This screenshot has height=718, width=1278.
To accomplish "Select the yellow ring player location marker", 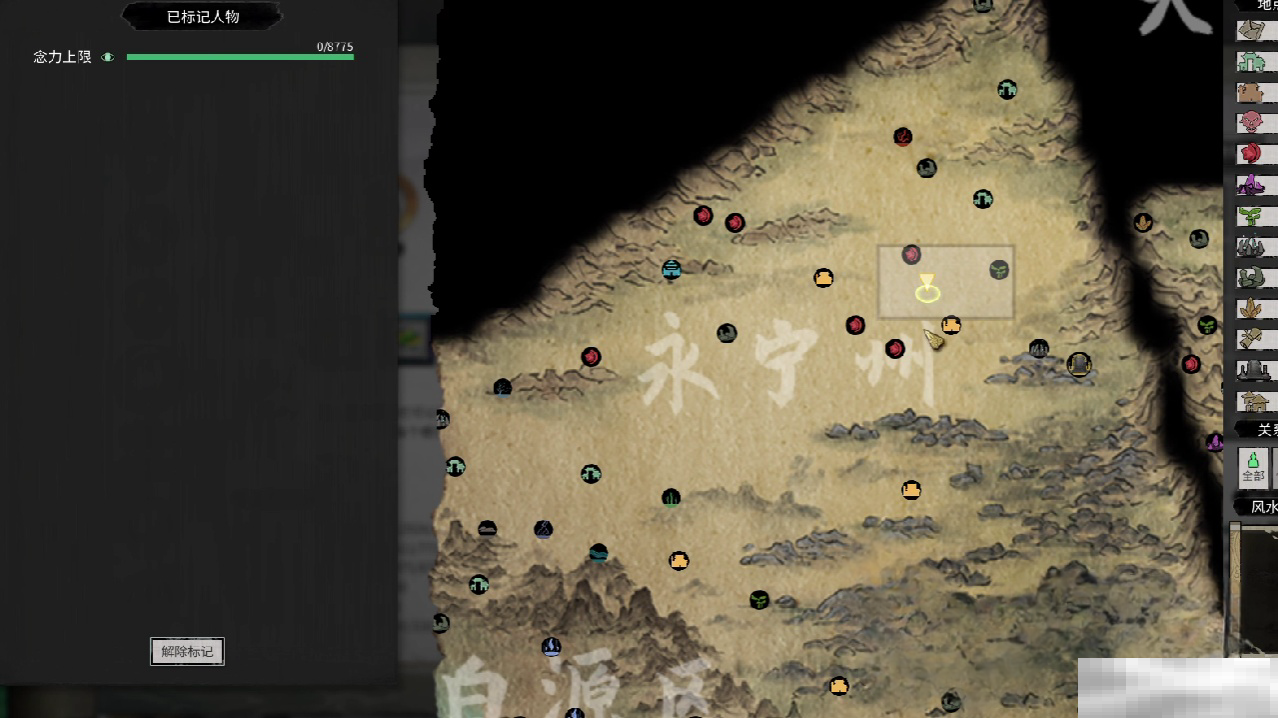I will click(927, 293).
